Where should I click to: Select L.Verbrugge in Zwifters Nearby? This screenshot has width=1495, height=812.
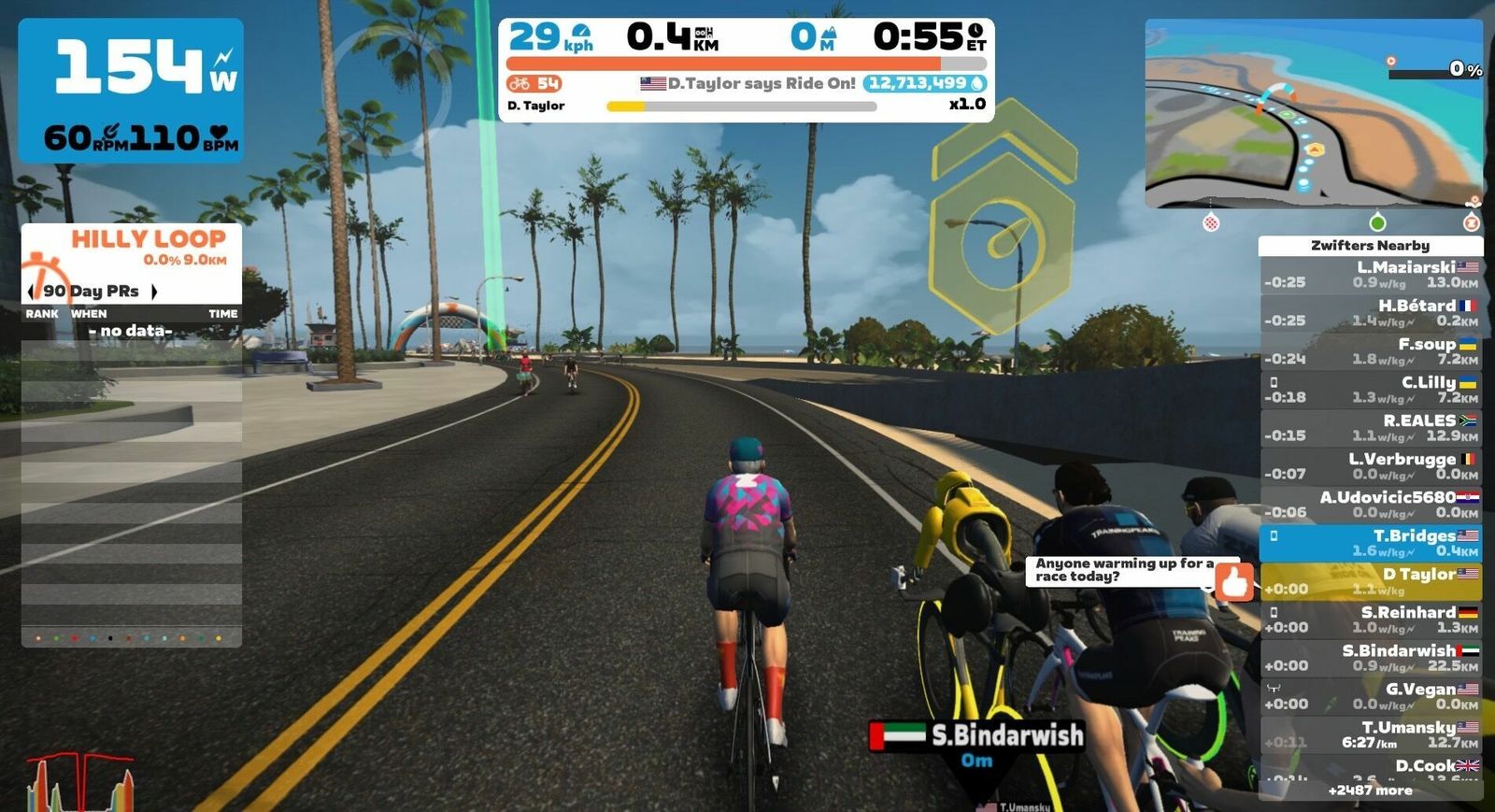point(1371,466)
